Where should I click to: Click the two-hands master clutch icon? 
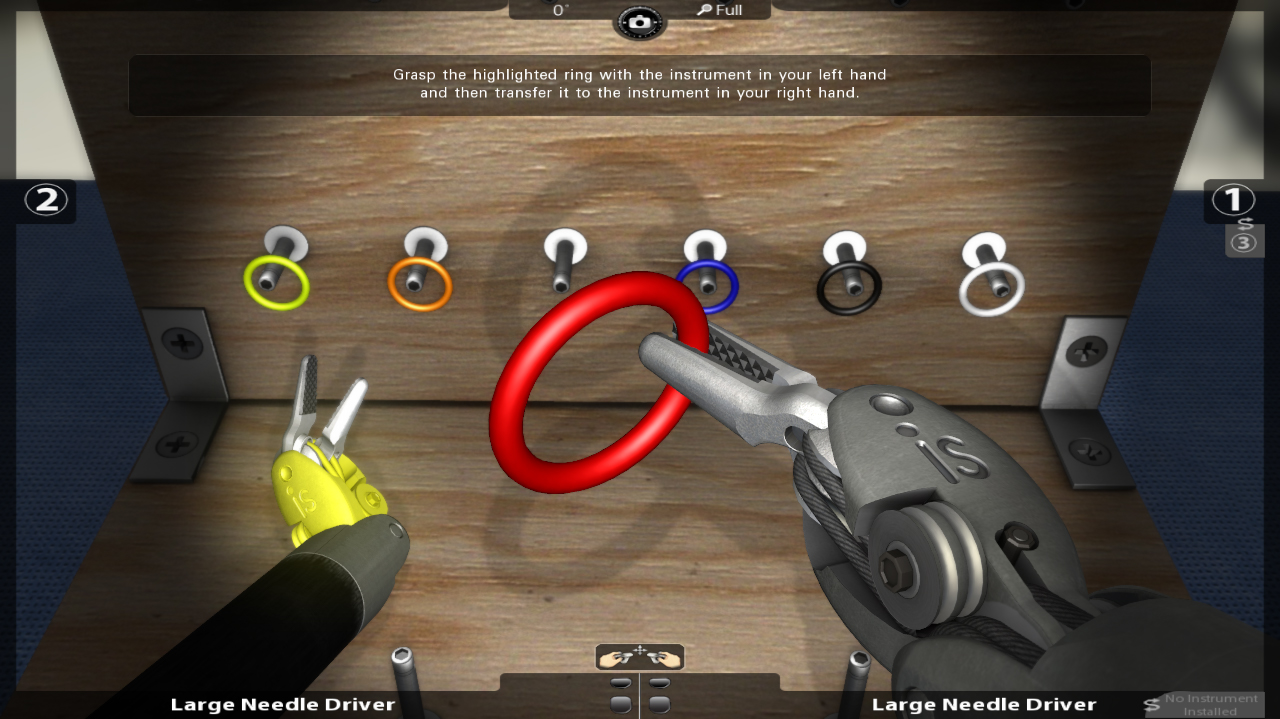[x=640, y=657]
